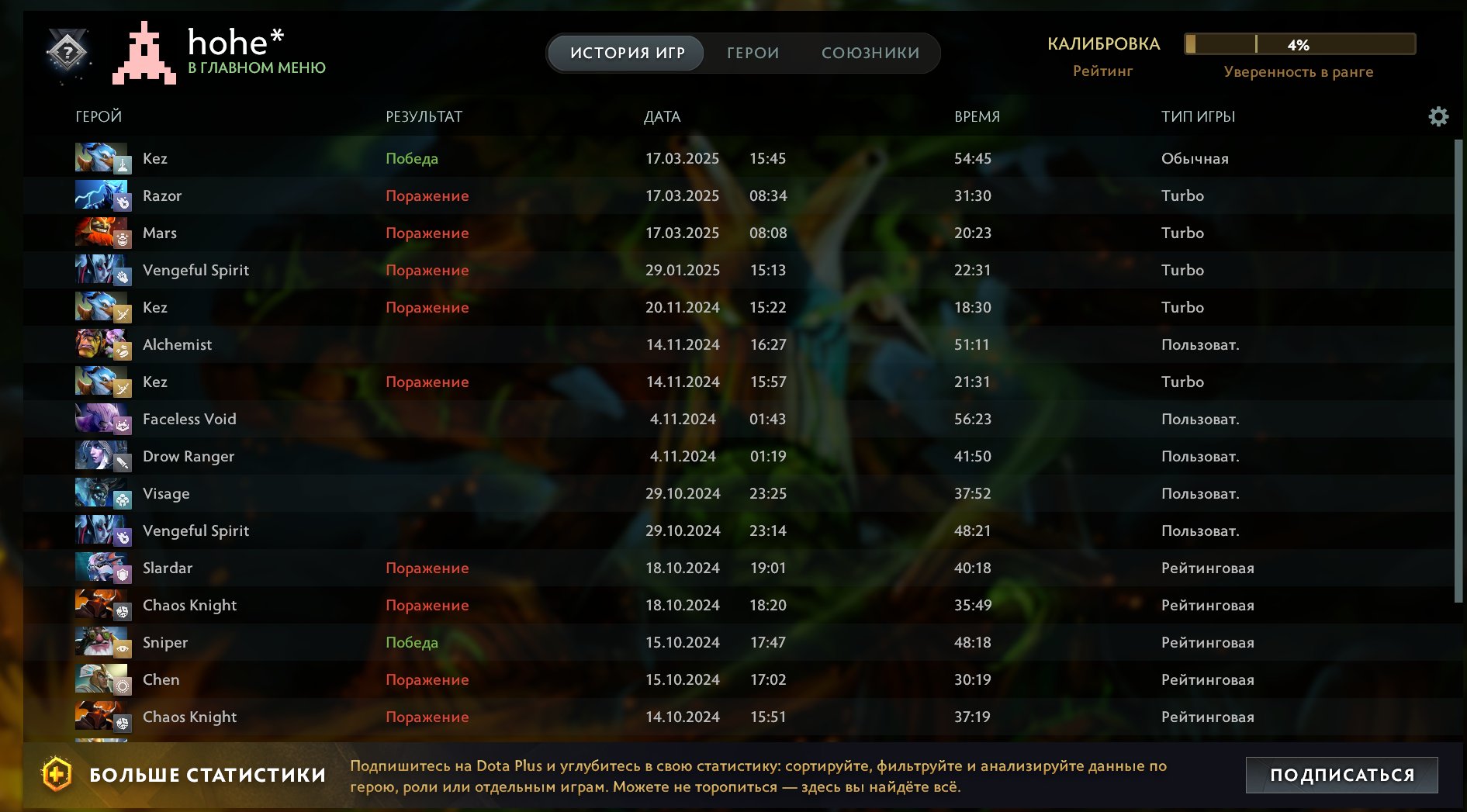Click the ПОДПИСАТЬСЯ button
This screenshot has height=812, width=1467.
1343,773
